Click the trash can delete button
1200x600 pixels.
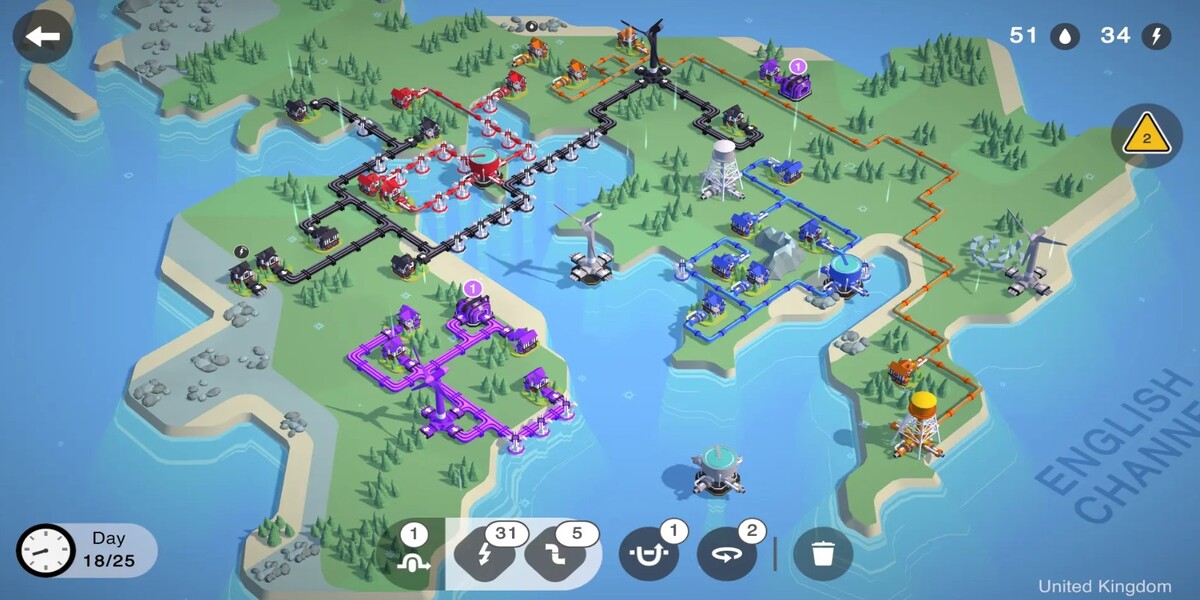click(x=822, y=554)
